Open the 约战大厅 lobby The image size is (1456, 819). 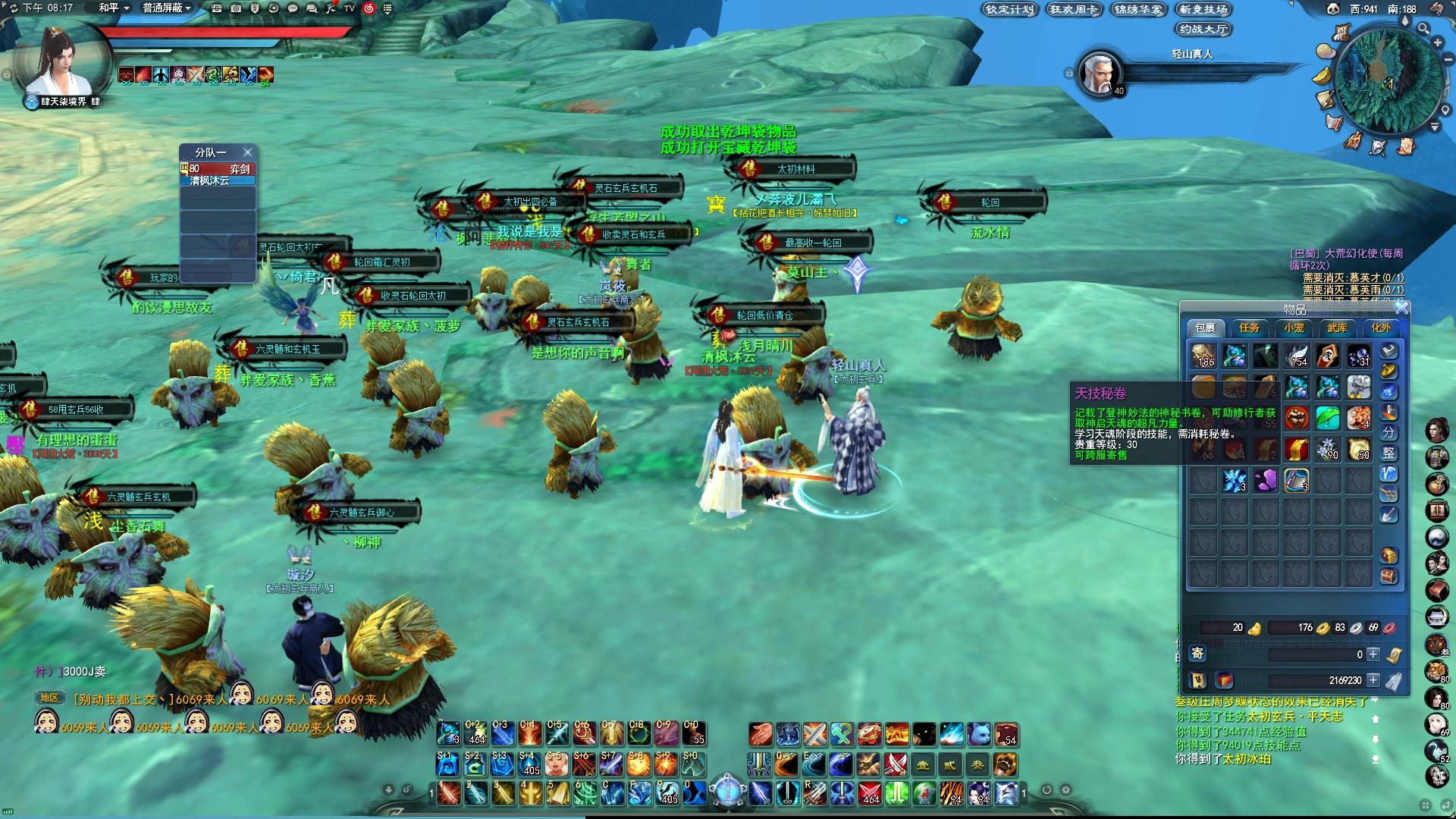(1203, 29)
